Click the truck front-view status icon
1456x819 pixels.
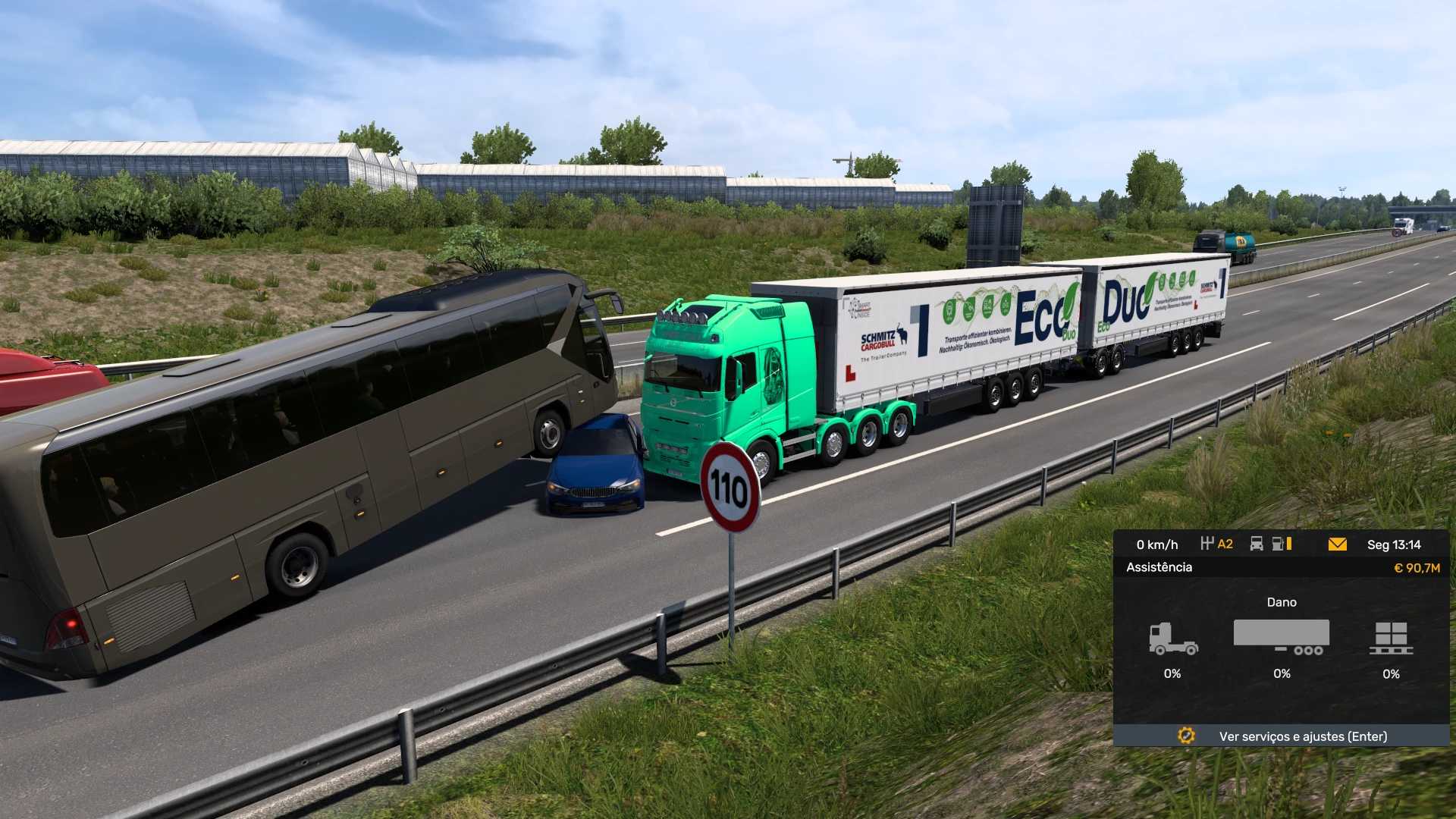click(1256, 544)
